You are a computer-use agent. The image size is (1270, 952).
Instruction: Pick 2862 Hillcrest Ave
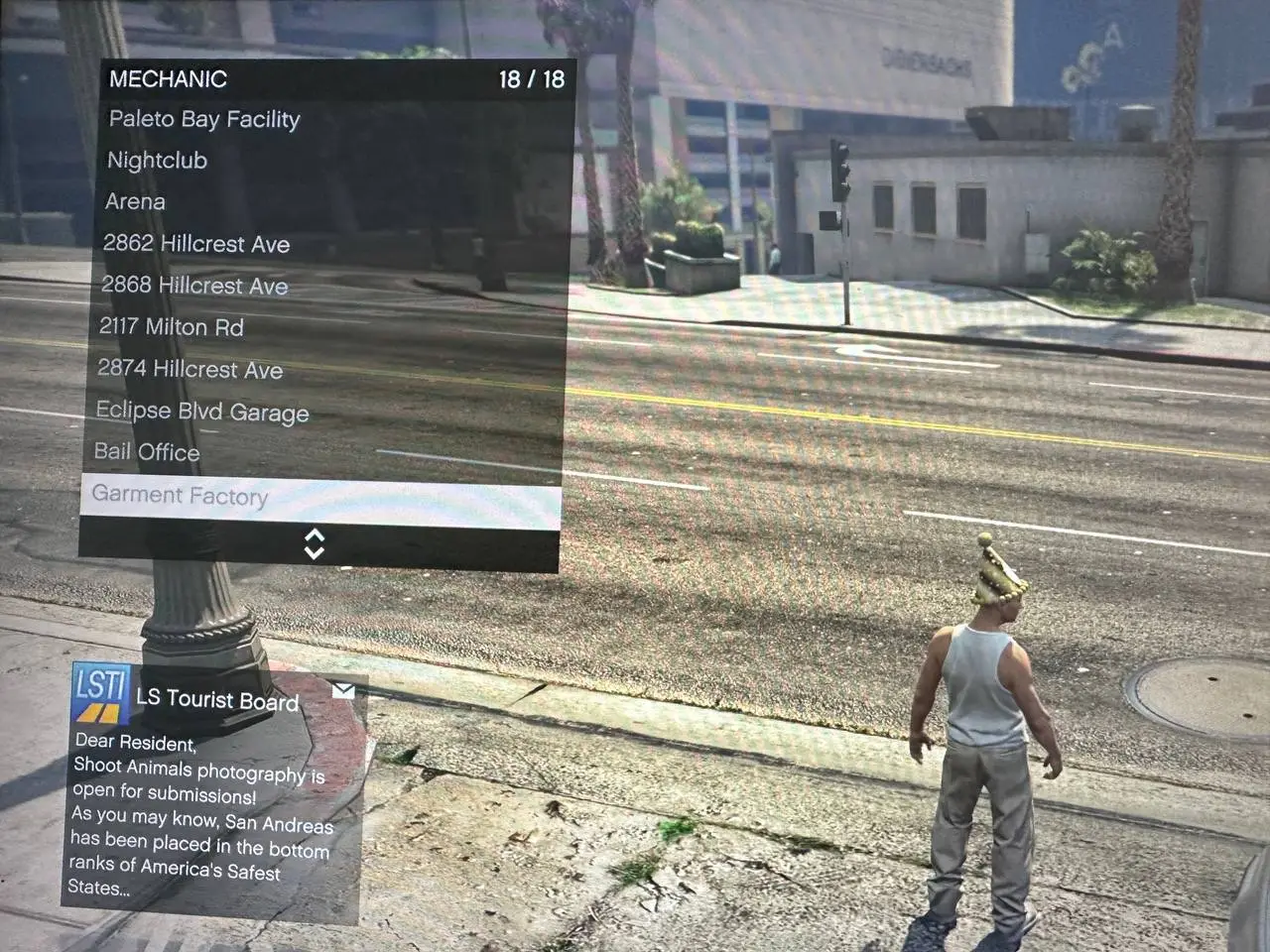pyautogui.click(x=194, y=244)
